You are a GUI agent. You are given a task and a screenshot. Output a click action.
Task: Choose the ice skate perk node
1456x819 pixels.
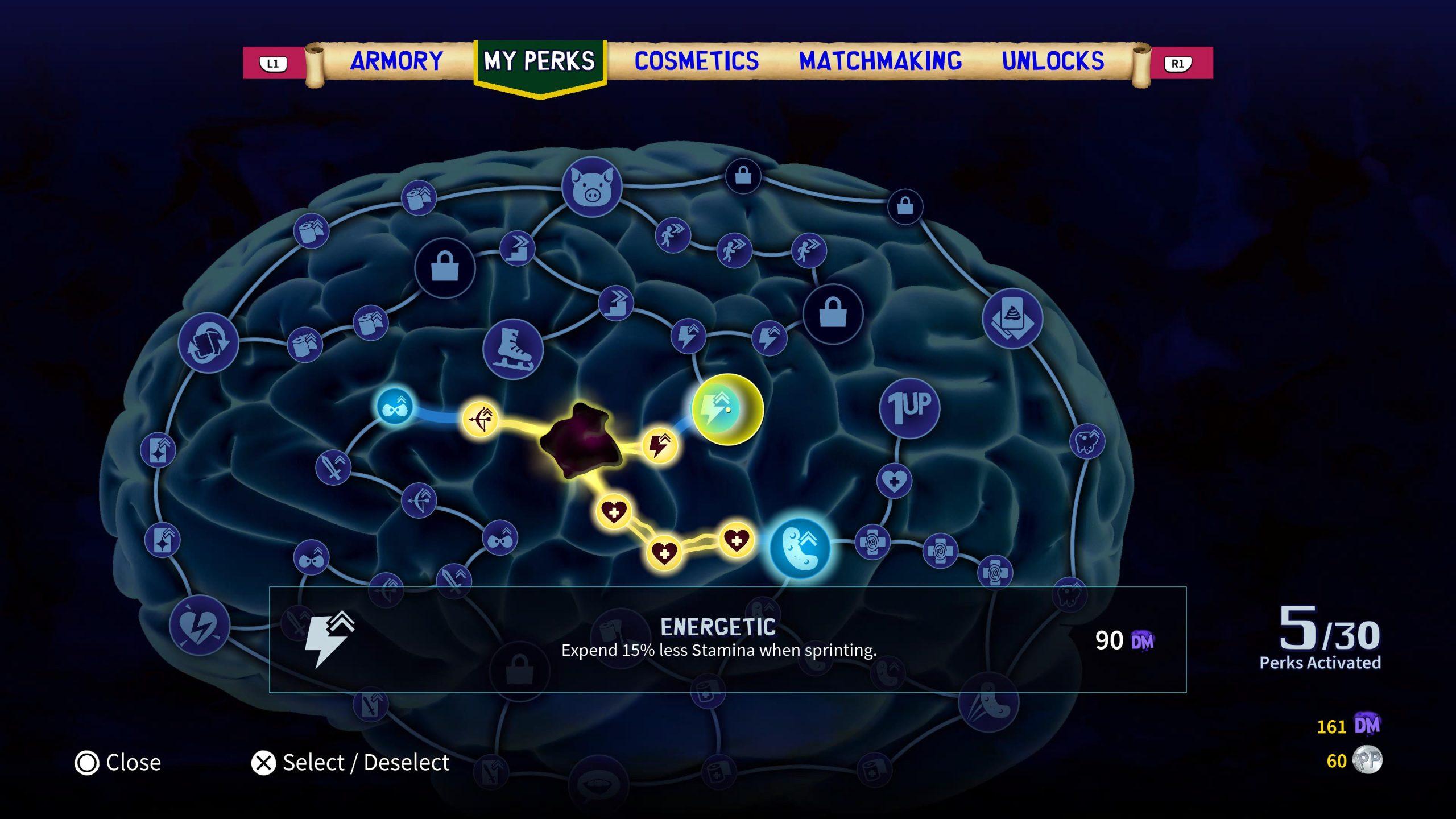tap(512, 349)
